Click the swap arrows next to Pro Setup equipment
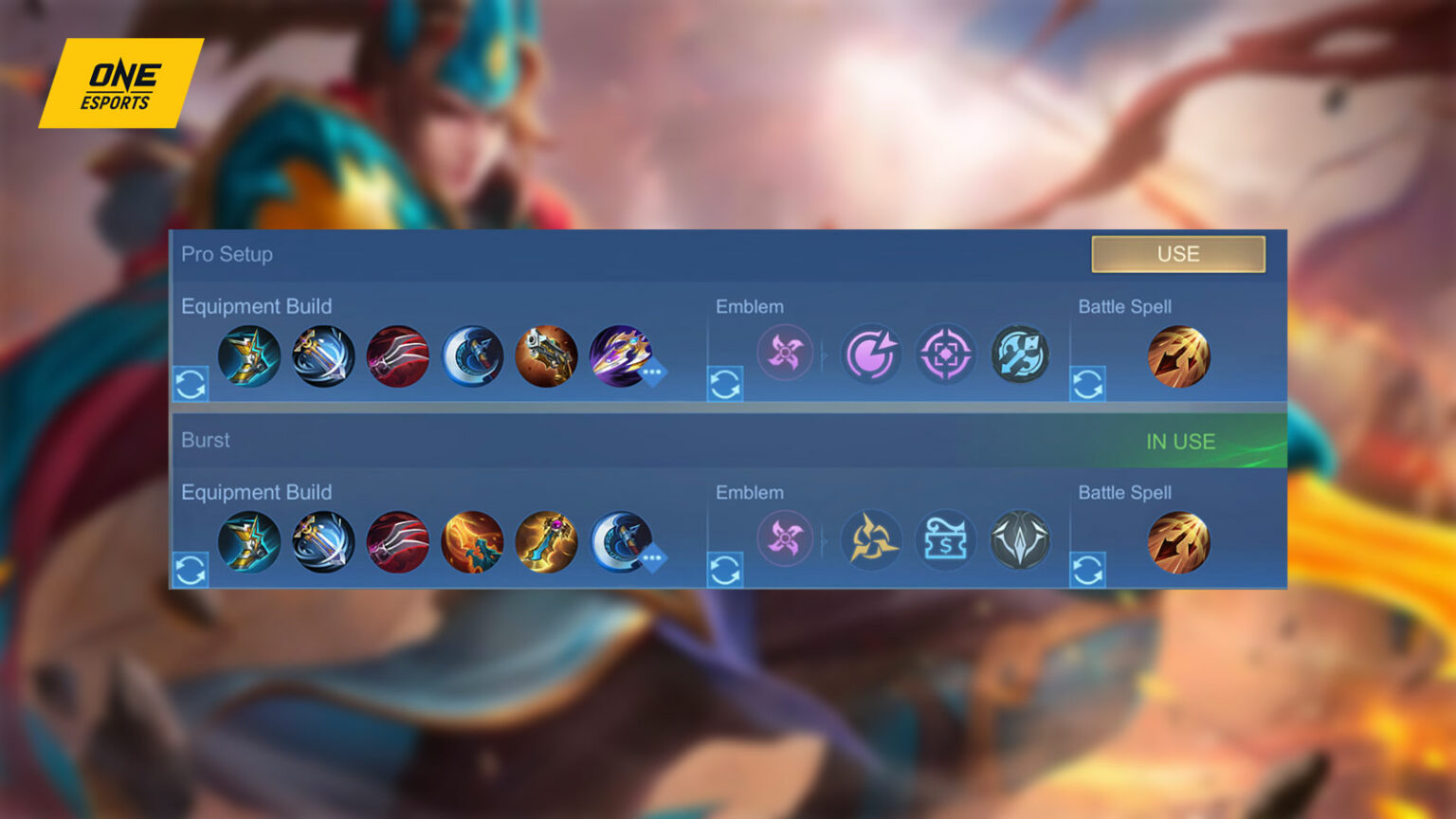The width and height of the screenshot is (1456, 819). point(190,382)
